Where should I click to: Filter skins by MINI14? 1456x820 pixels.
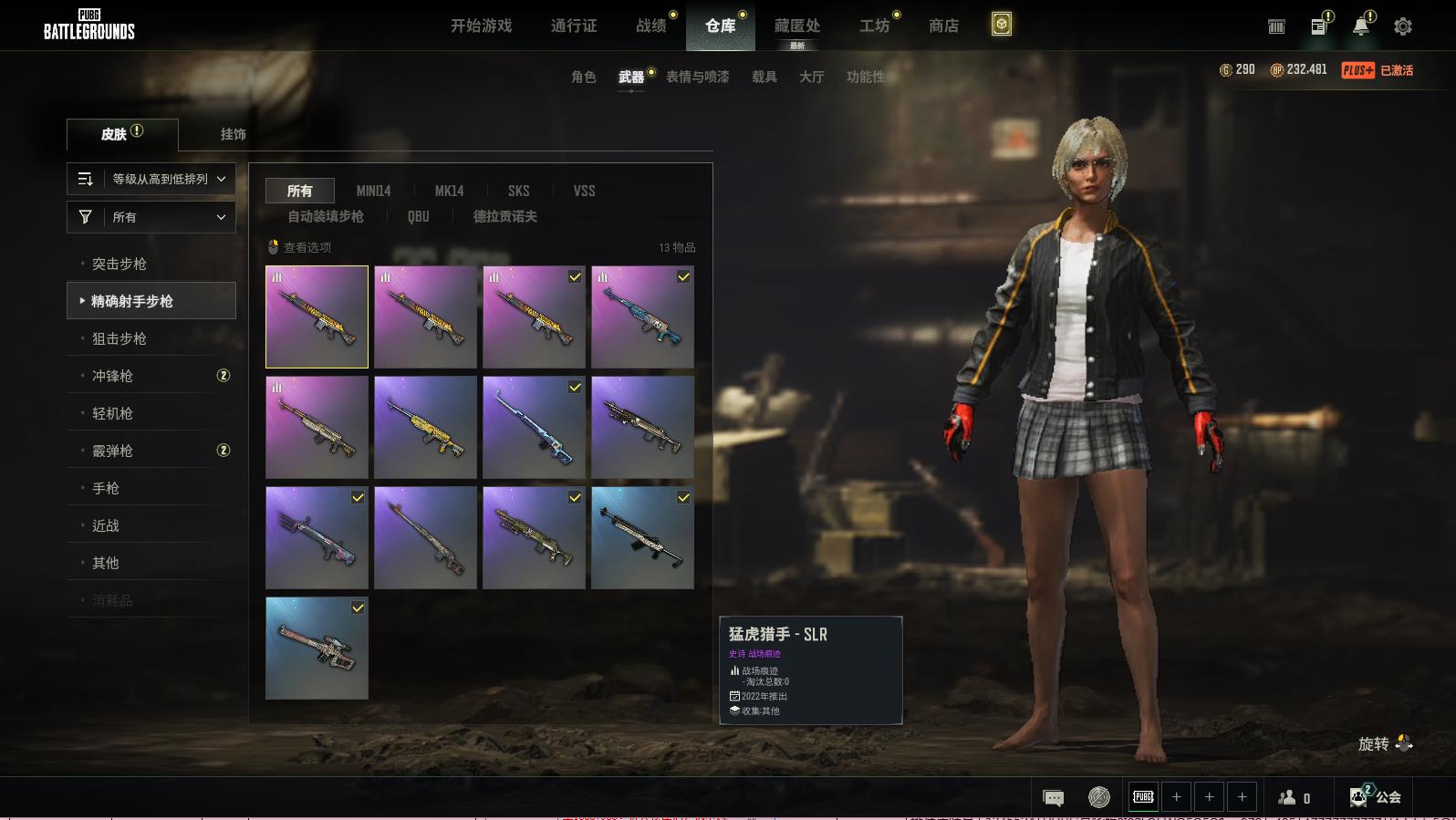(373, 191)
